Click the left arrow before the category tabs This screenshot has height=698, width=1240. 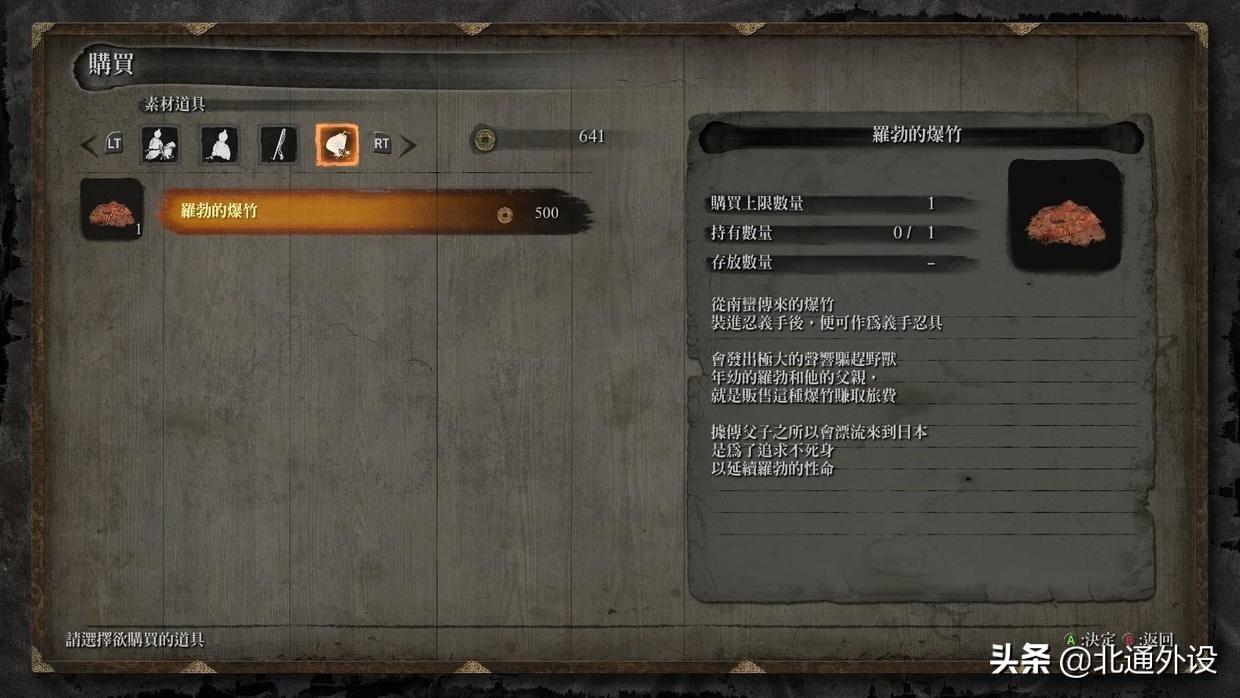point(89,145)
